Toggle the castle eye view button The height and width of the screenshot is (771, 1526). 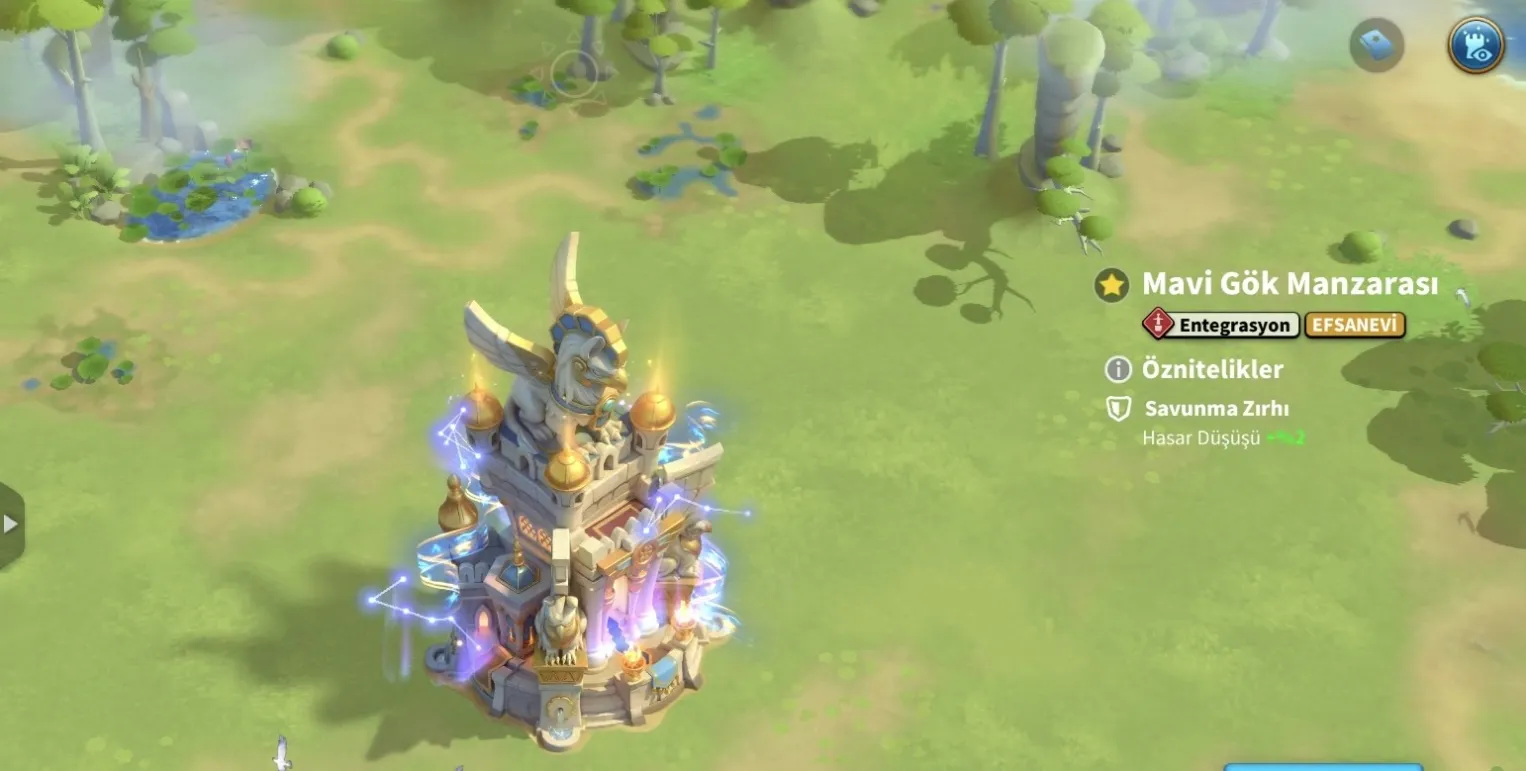tap(1476, 45)
